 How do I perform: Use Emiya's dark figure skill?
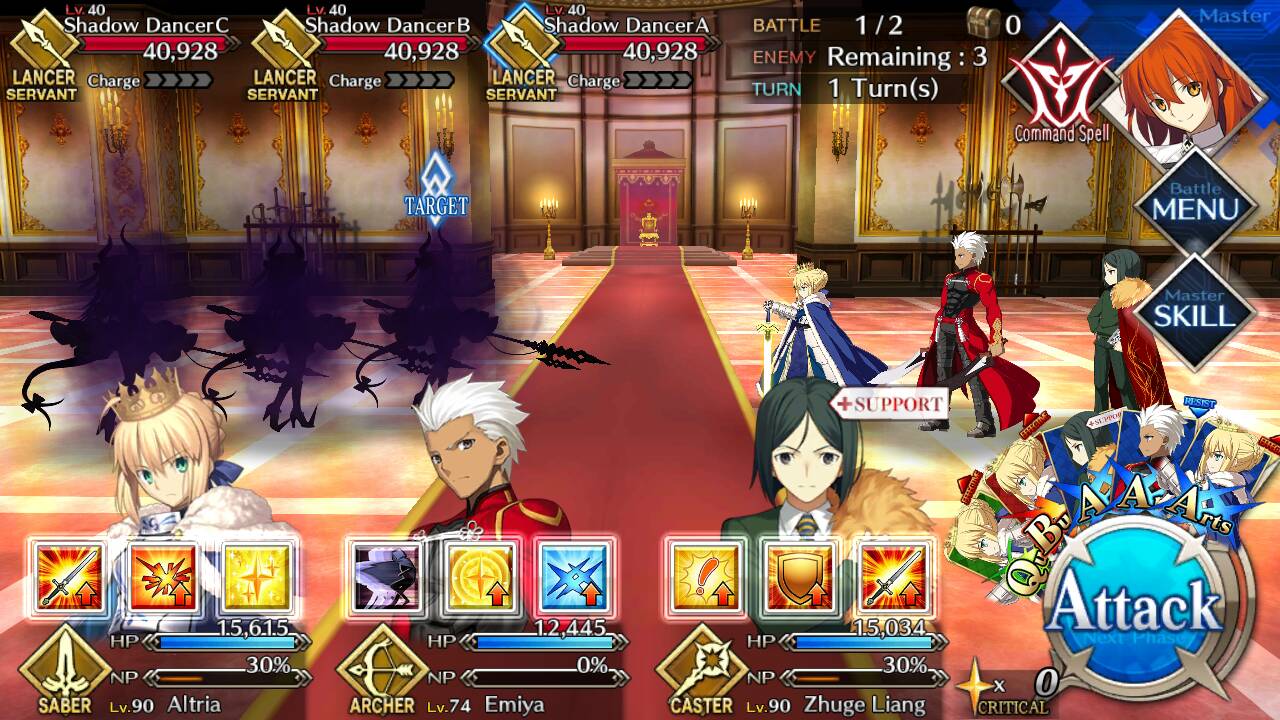387,576
